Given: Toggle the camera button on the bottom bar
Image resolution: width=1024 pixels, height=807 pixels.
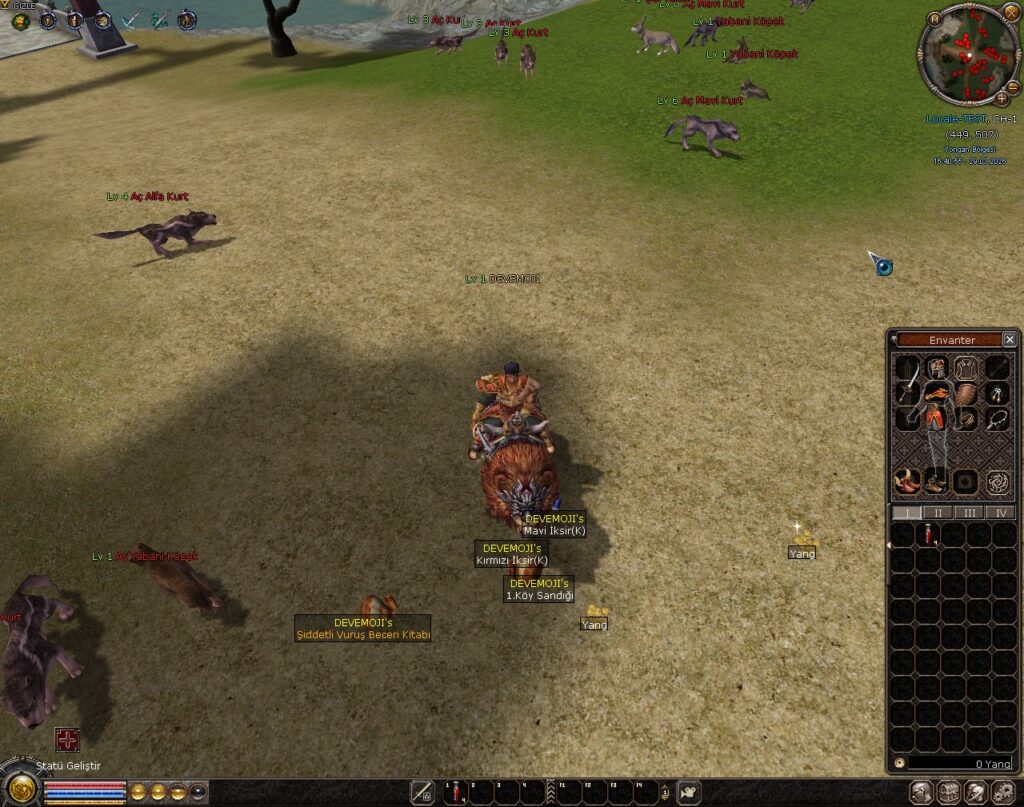Looking at the screenshot, I should (689, 793).
